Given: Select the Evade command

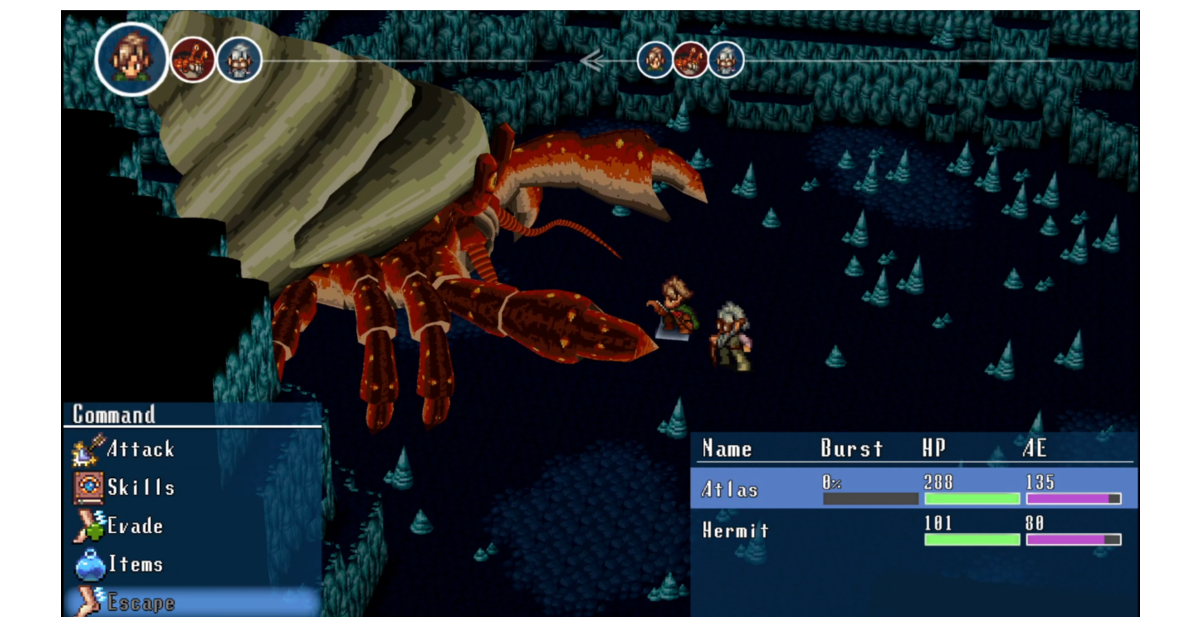Looking at the screenshot, I should (x=134, y=526).
